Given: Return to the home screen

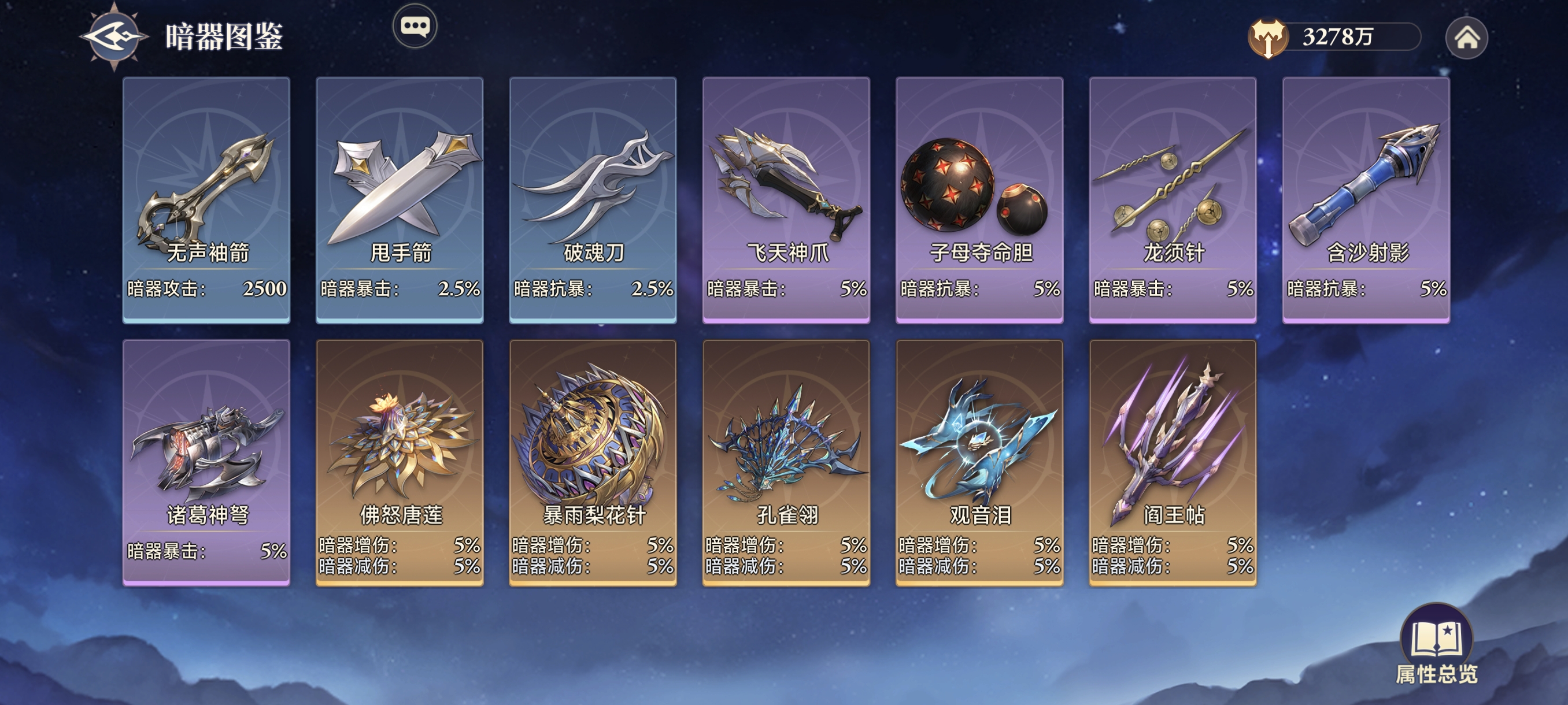Looking at the screenshot, I should click(1466, 38).
